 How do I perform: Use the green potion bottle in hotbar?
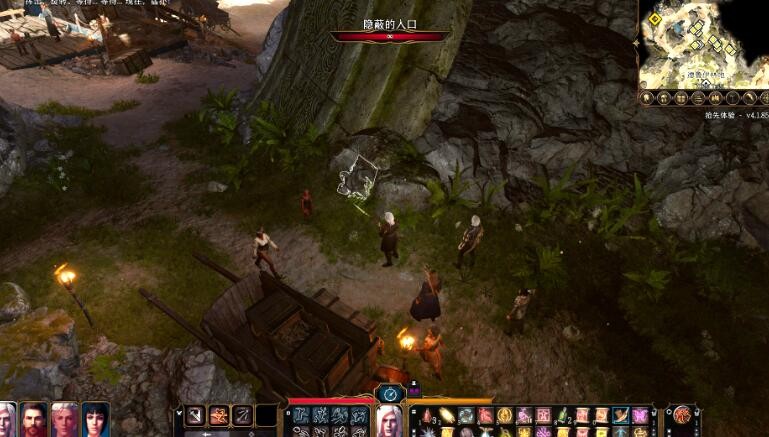pyautogui.click(x=561, y=415)
